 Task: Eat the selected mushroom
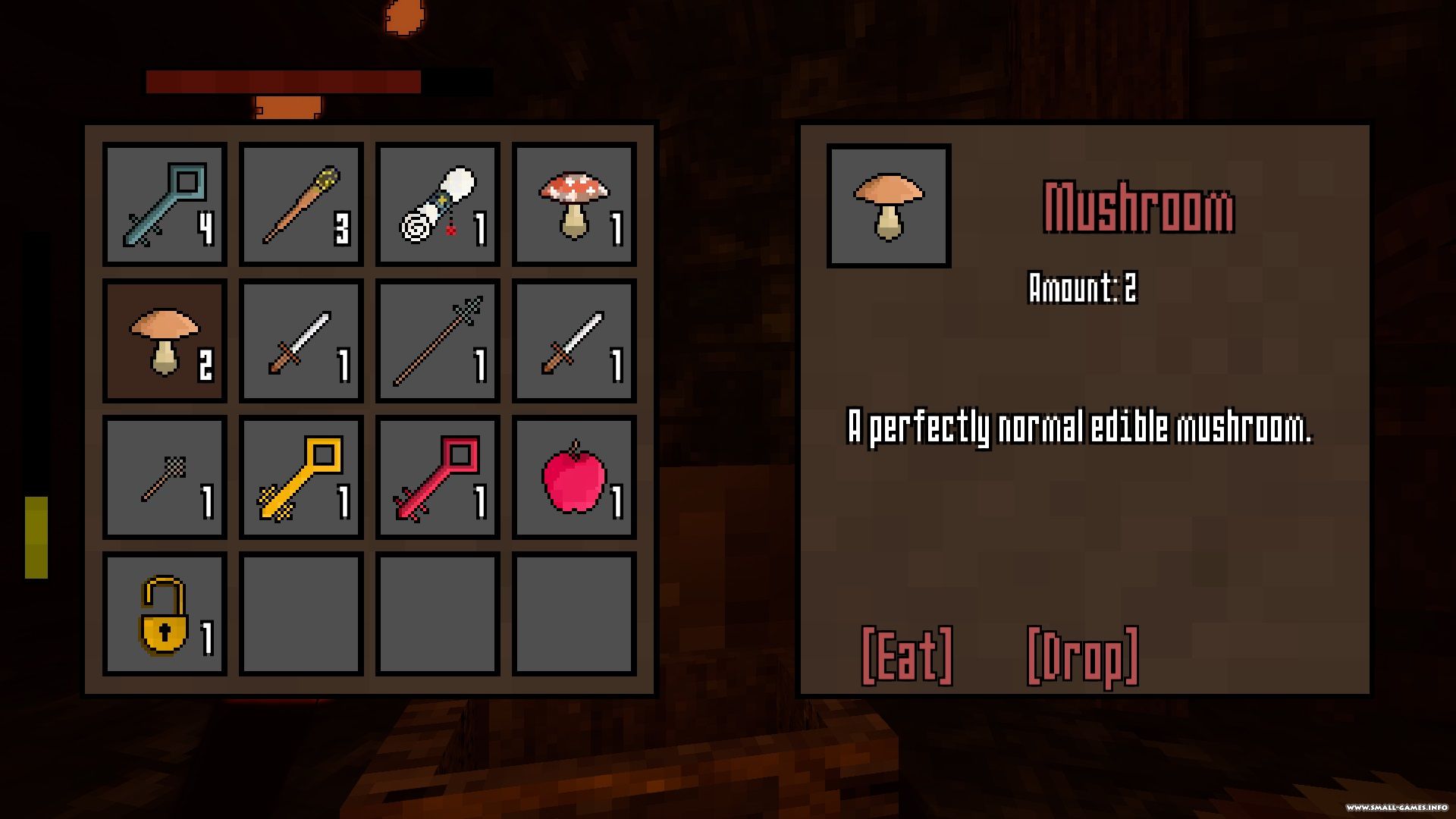coord(907,656)
